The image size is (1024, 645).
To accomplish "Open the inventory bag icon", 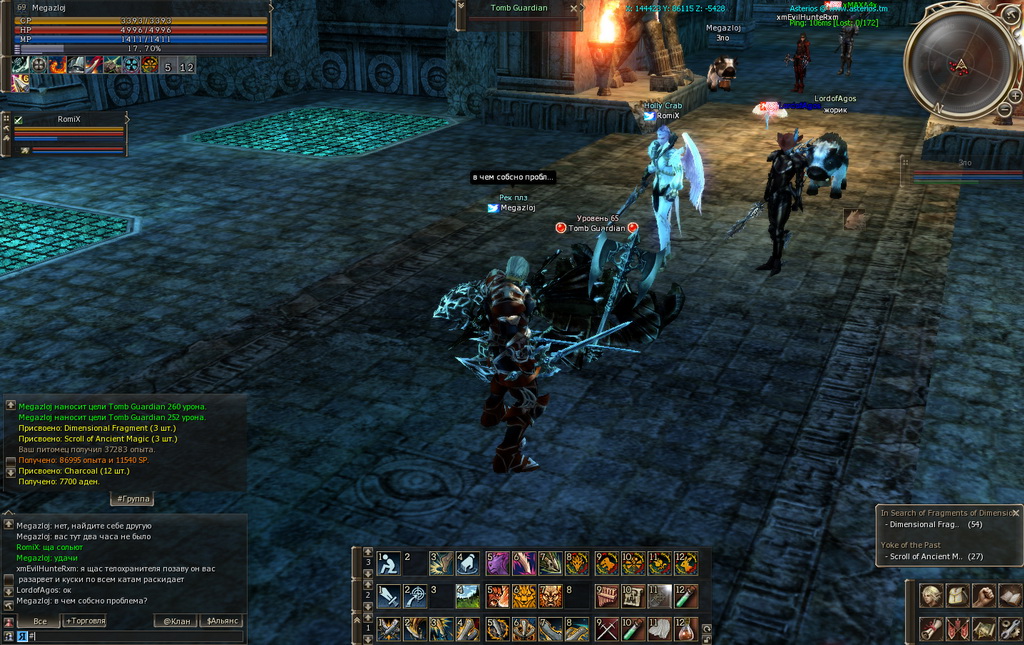I will [x=958, y=596].
